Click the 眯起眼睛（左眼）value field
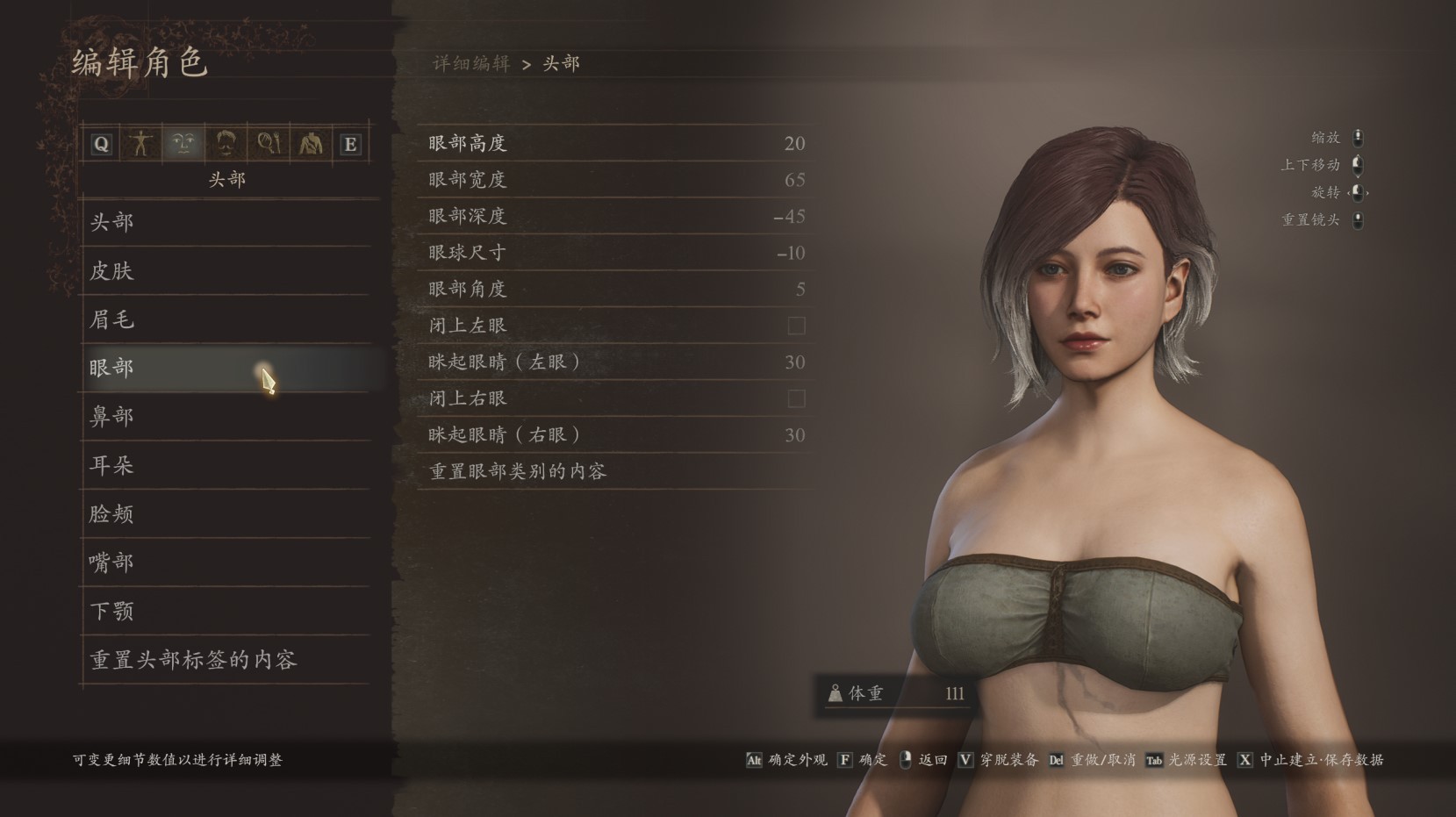Image resolution: width=1456 pixels, height=817 pixels. tap(795, 362)
